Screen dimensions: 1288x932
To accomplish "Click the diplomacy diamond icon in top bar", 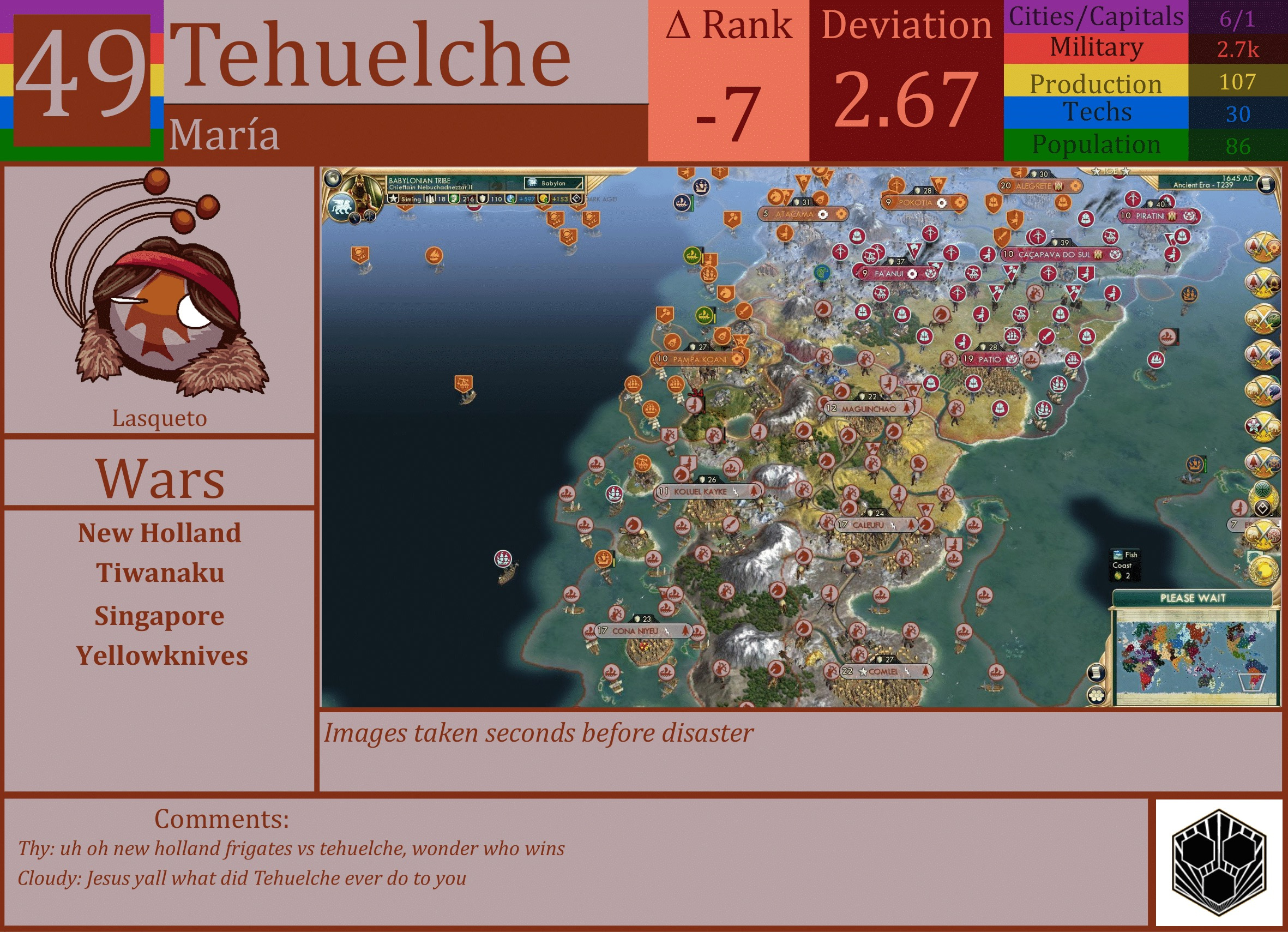I will click(577, 200).
